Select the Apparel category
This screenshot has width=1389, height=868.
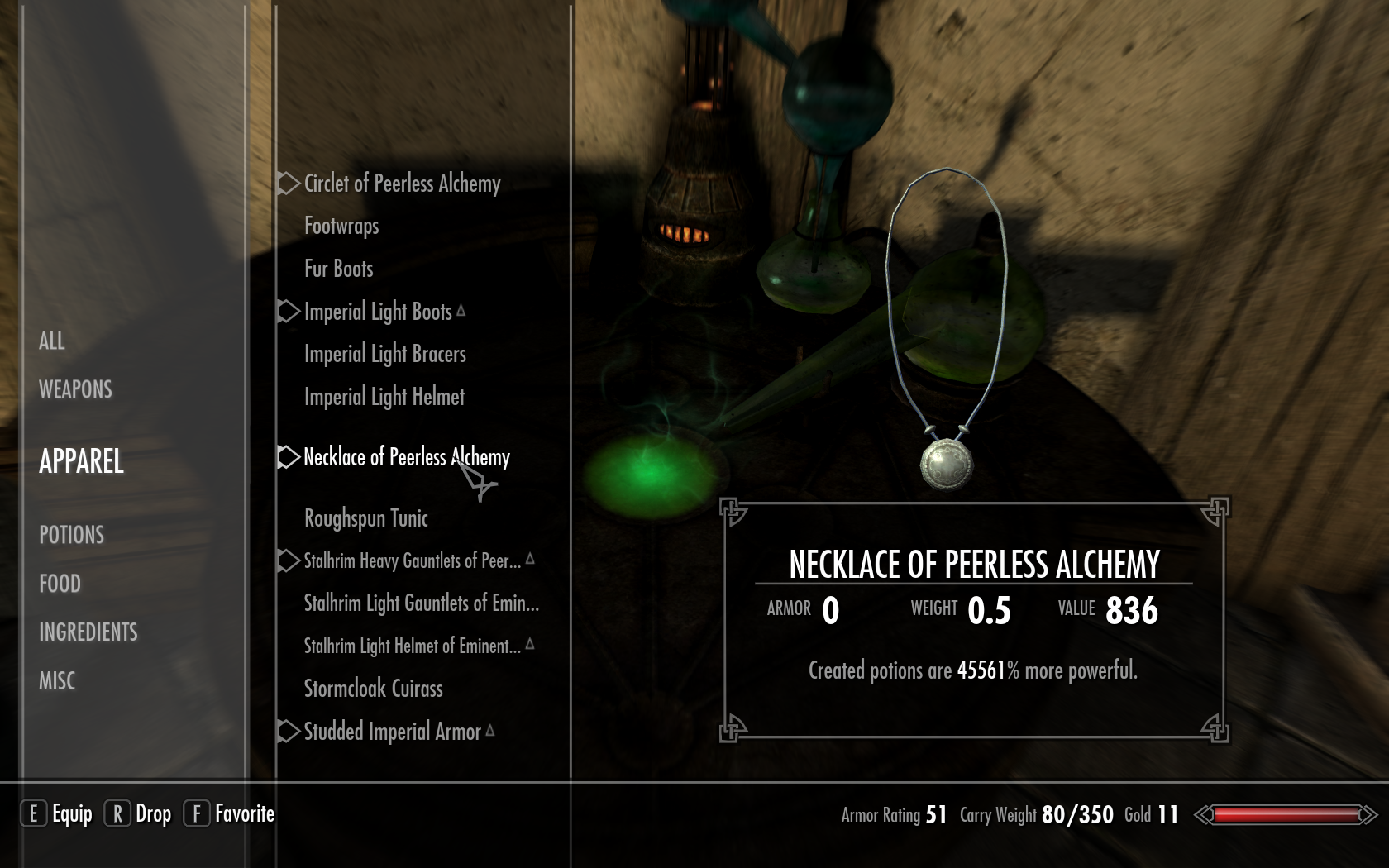[81, 461]
